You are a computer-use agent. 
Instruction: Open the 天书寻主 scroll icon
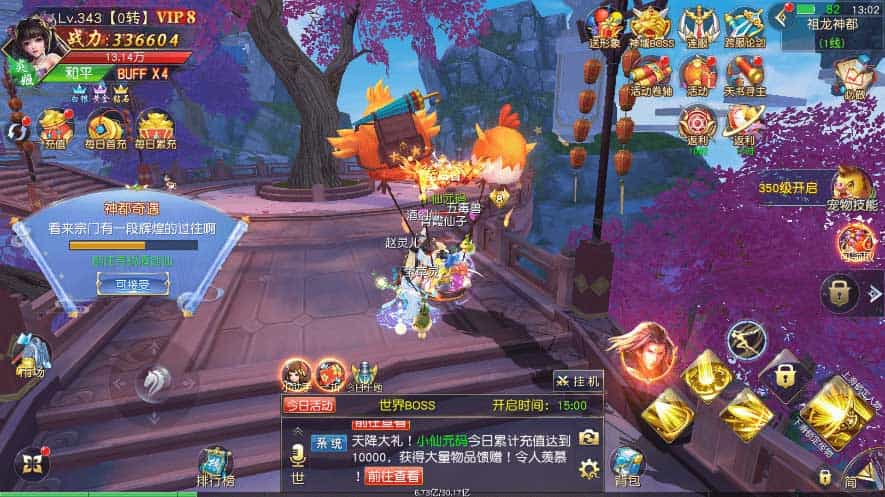(x=744, y=73)
